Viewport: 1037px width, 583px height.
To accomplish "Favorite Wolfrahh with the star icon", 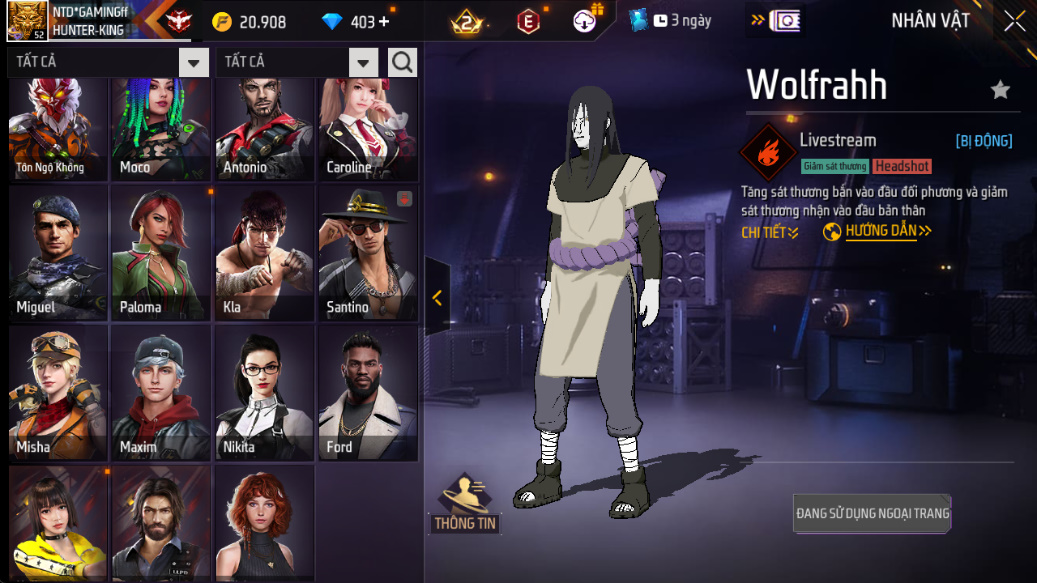I will tap(1000, 90).
